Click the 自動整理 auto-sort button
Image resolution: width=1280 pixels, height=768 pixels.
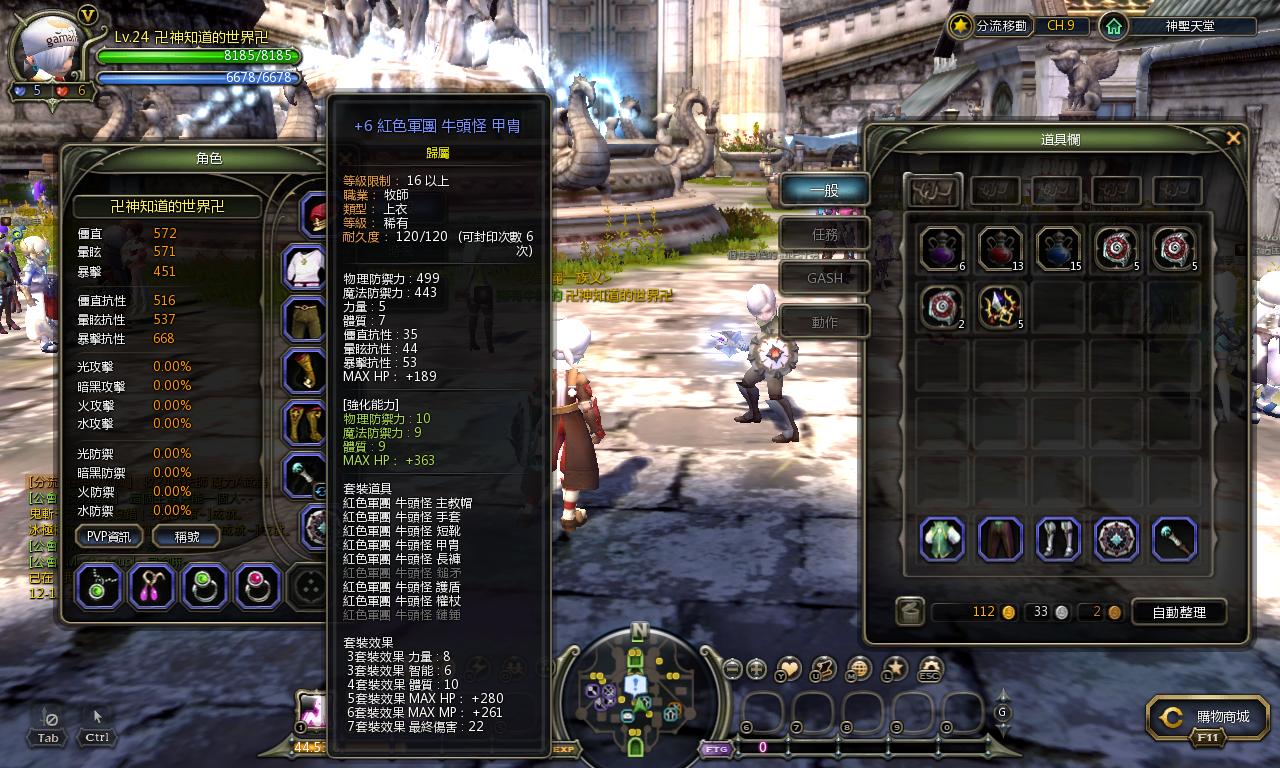(x=1178, y=612)
